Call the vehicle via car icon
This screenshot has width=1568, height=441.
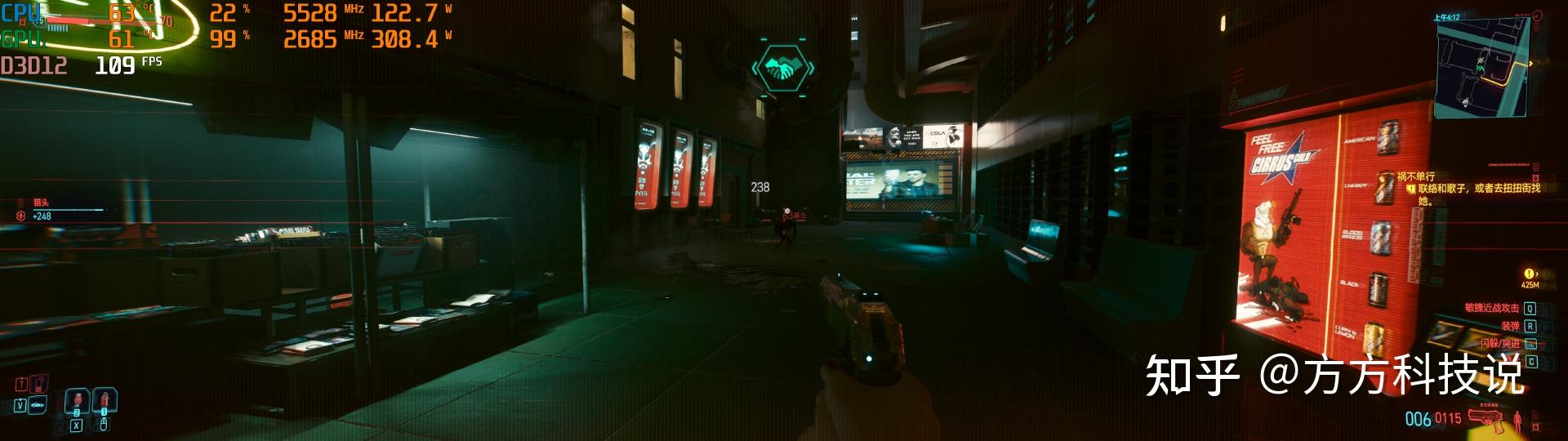click(x=38, y=405)
